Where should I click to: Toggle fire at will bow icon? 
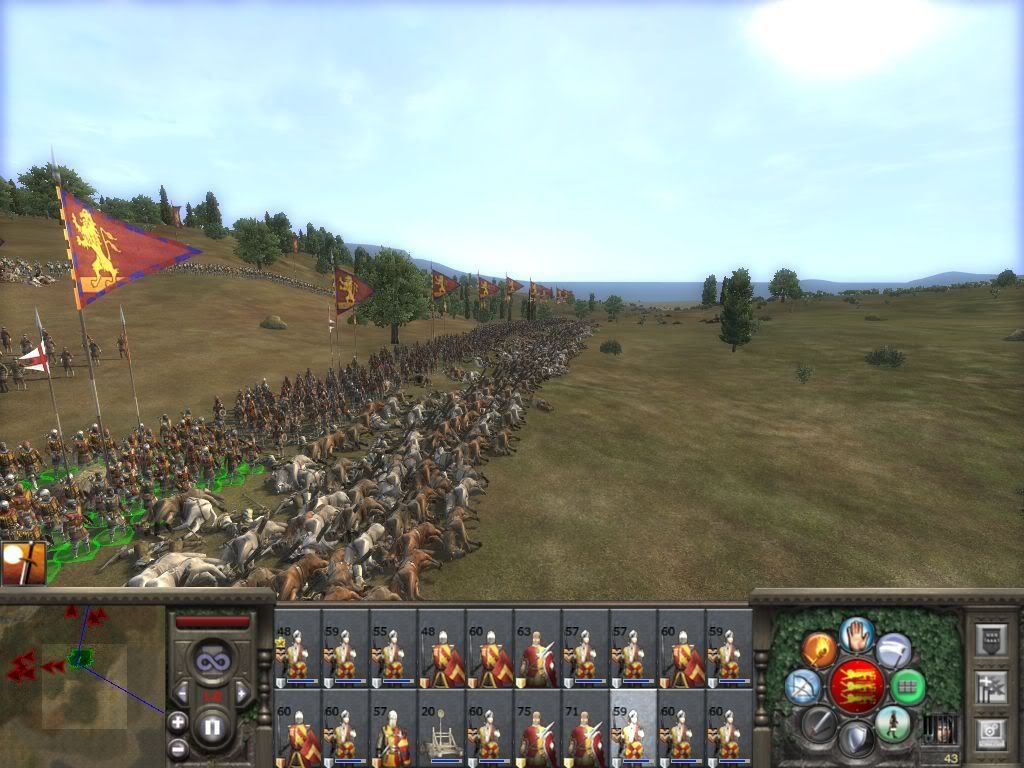click(802, 687)
